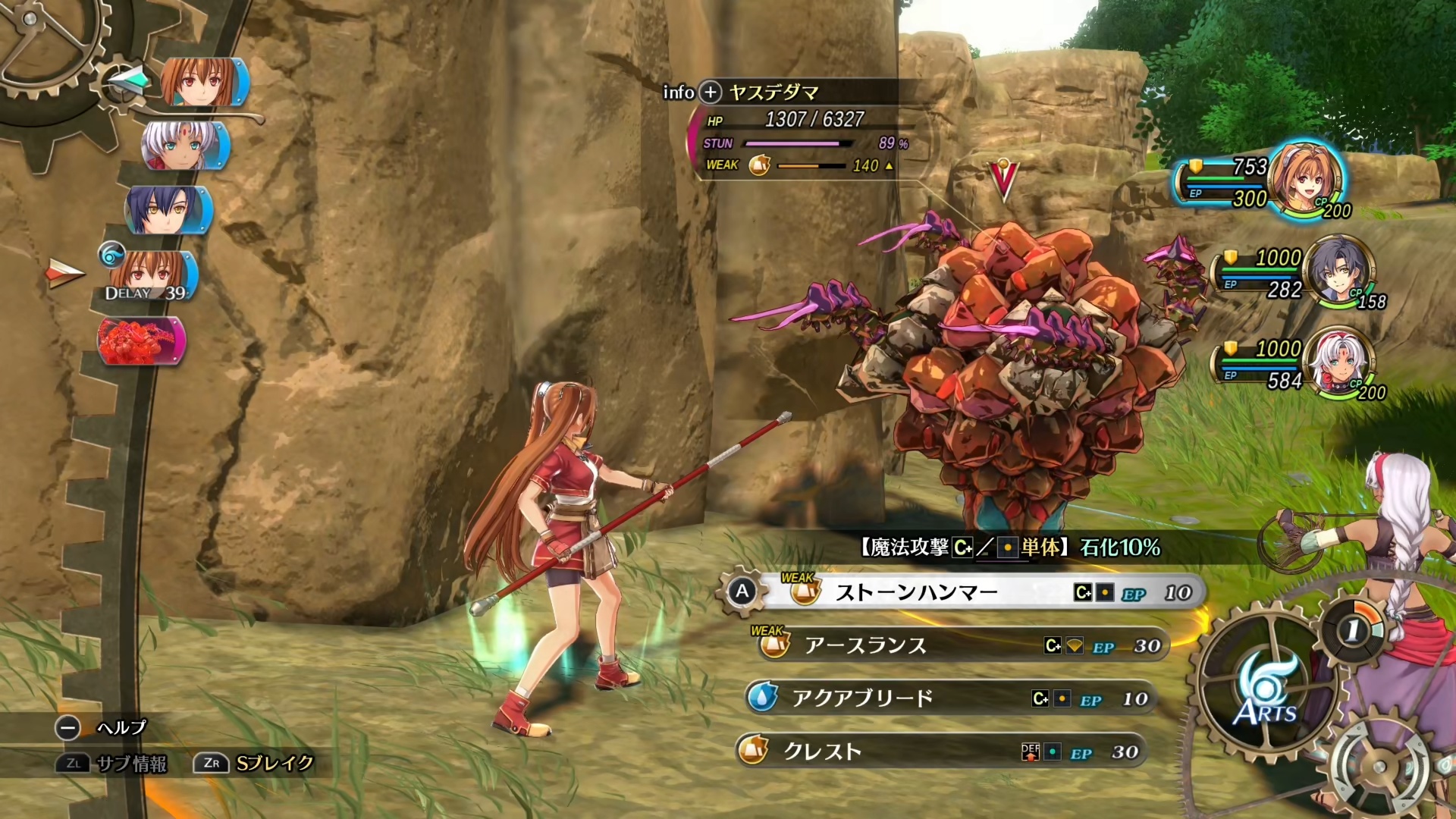Click the top turn-order portrait
Viewport: 1456px width, 819px height.
203,82
